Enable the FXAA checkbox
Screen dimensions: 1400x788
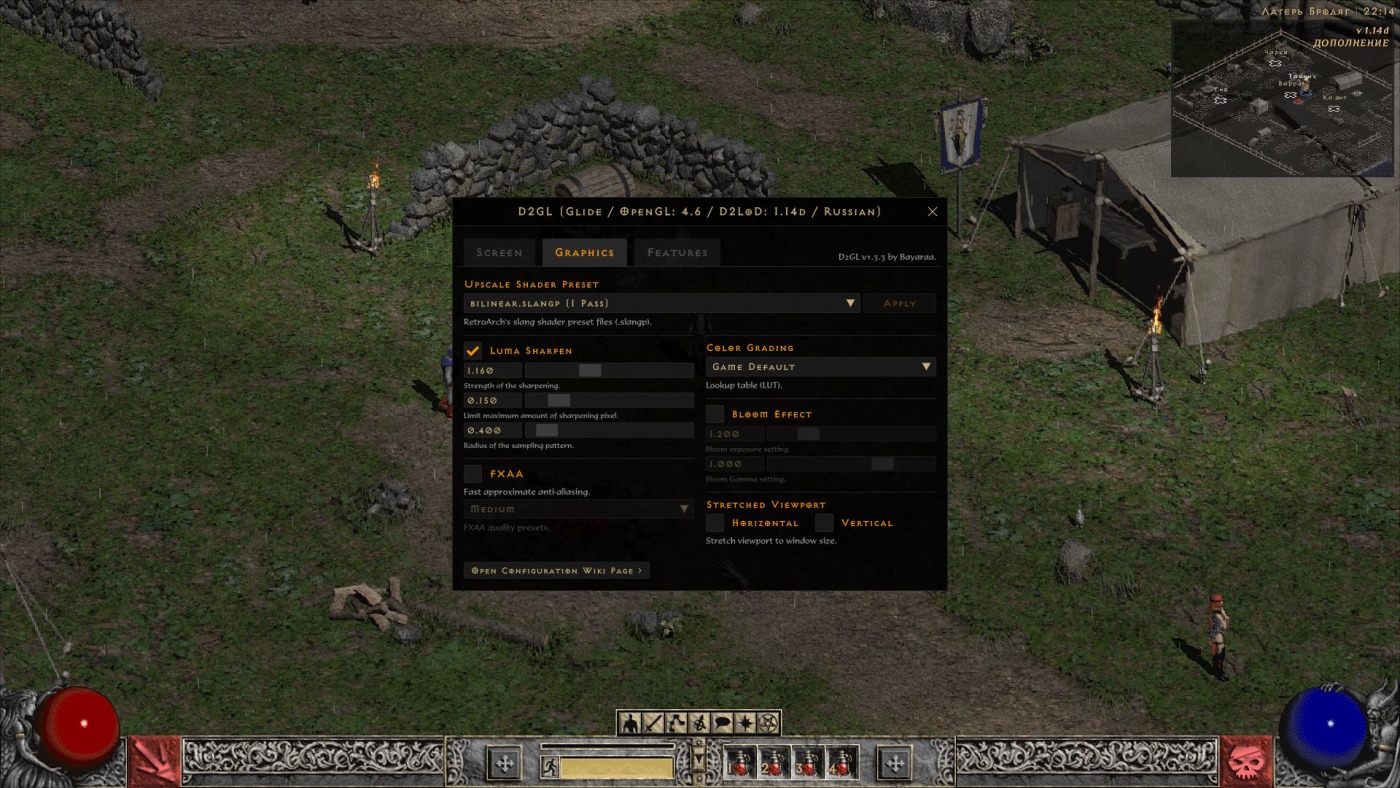[x=473, y=474]
